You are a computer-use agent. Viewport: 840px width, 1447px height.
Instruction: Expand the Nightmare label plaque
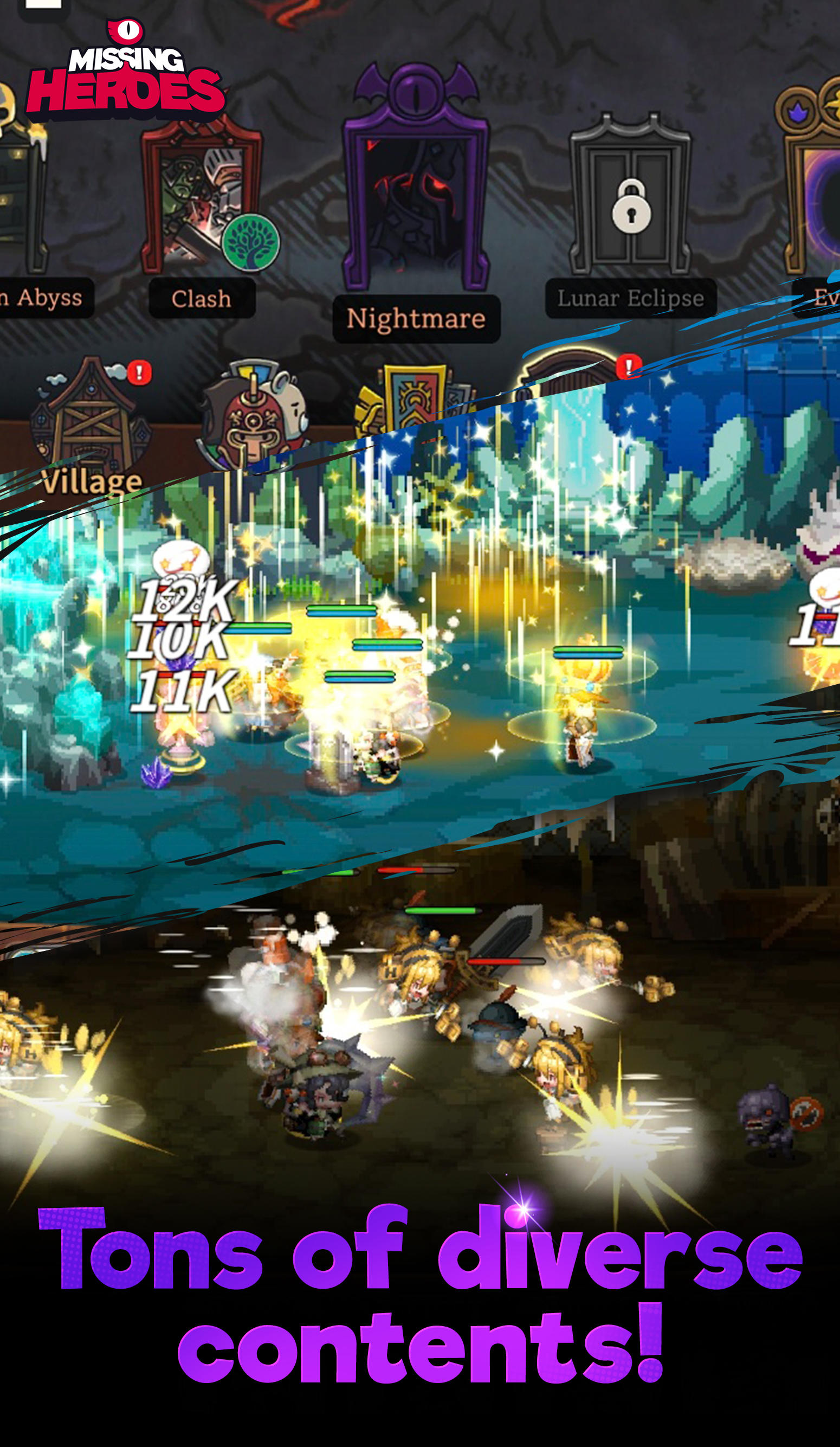coord(416,320)
